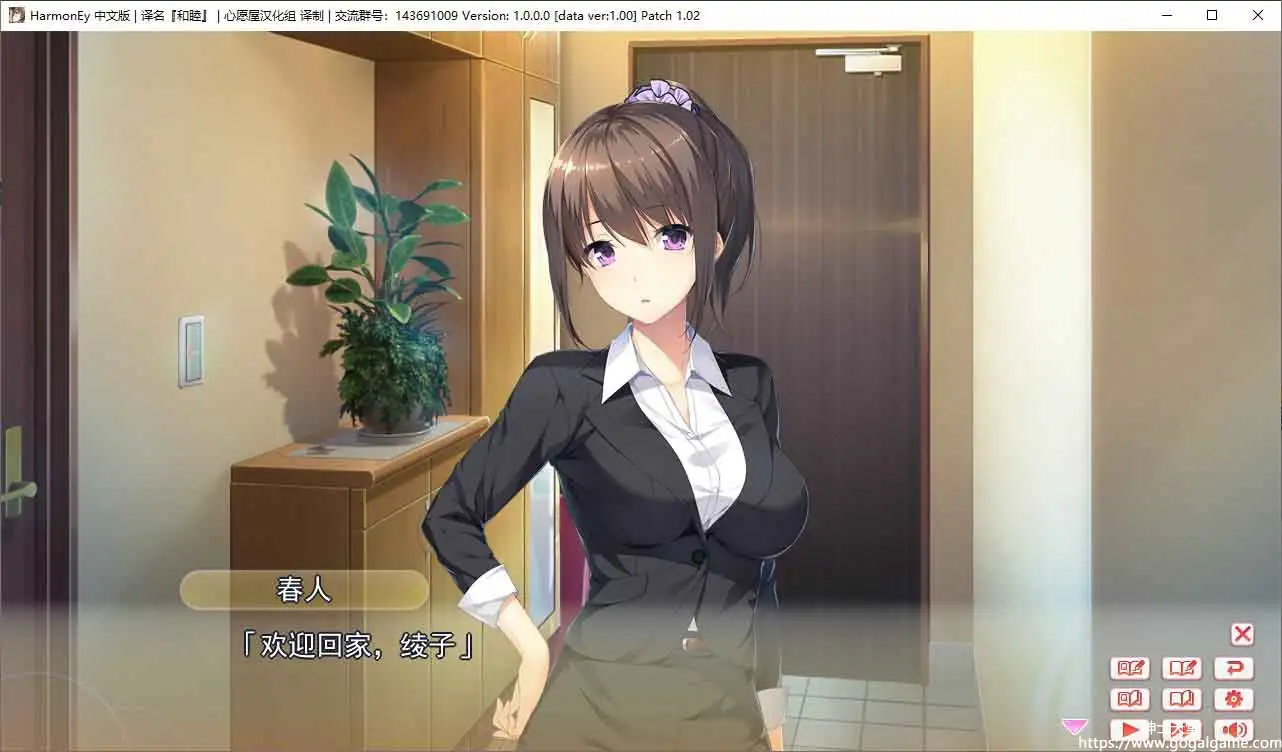Viewport: 1282px width, 752px height.
Task: Click the red return arrow icon
Action: (1234, 668)
